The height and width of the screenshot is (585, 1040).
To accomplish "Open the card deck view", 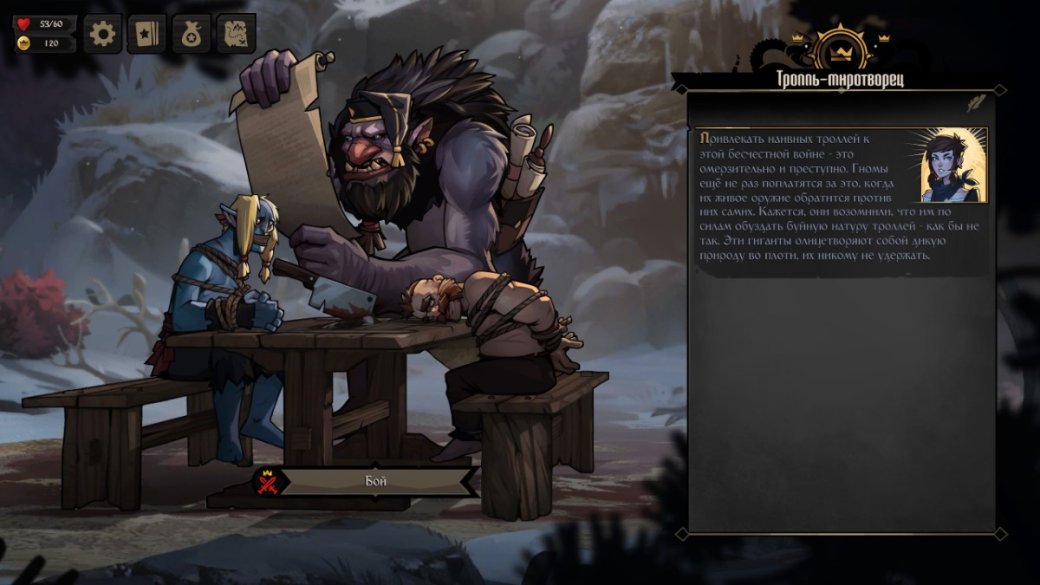I will tap(147, 35).
